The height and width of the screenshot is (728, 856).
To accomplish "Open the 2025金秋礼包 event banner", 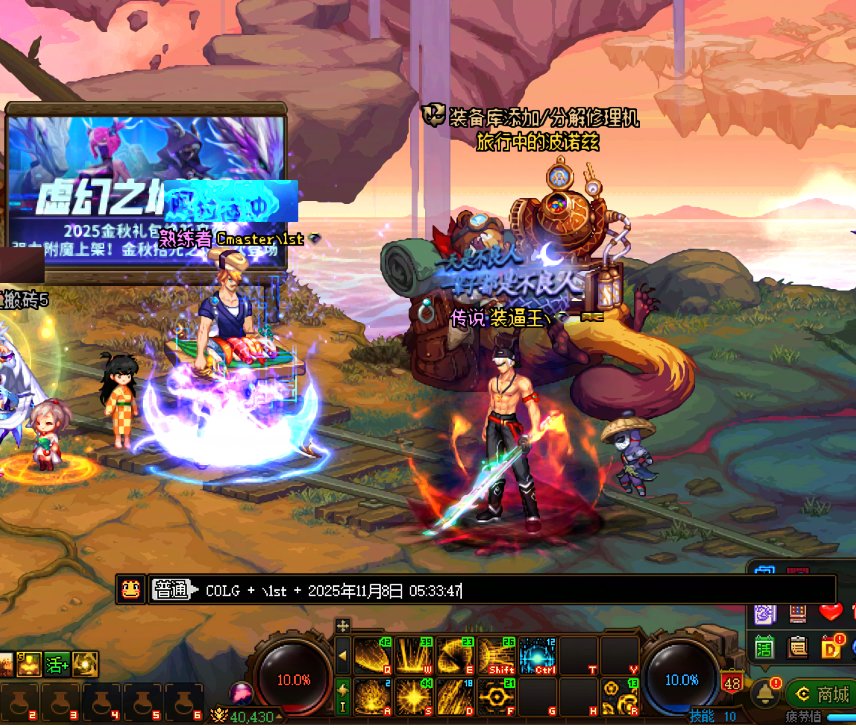I will (146, 190).
